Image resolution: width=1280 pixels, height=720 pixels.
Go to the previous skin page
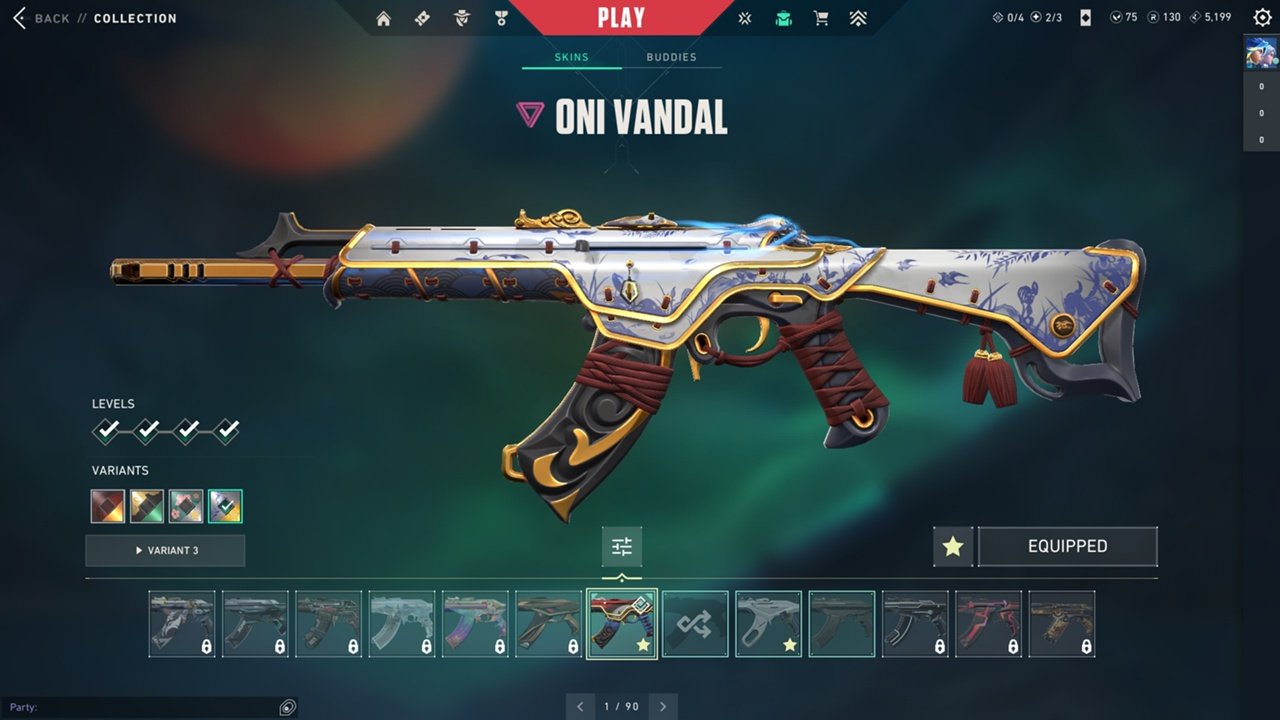tap(581, 707)
